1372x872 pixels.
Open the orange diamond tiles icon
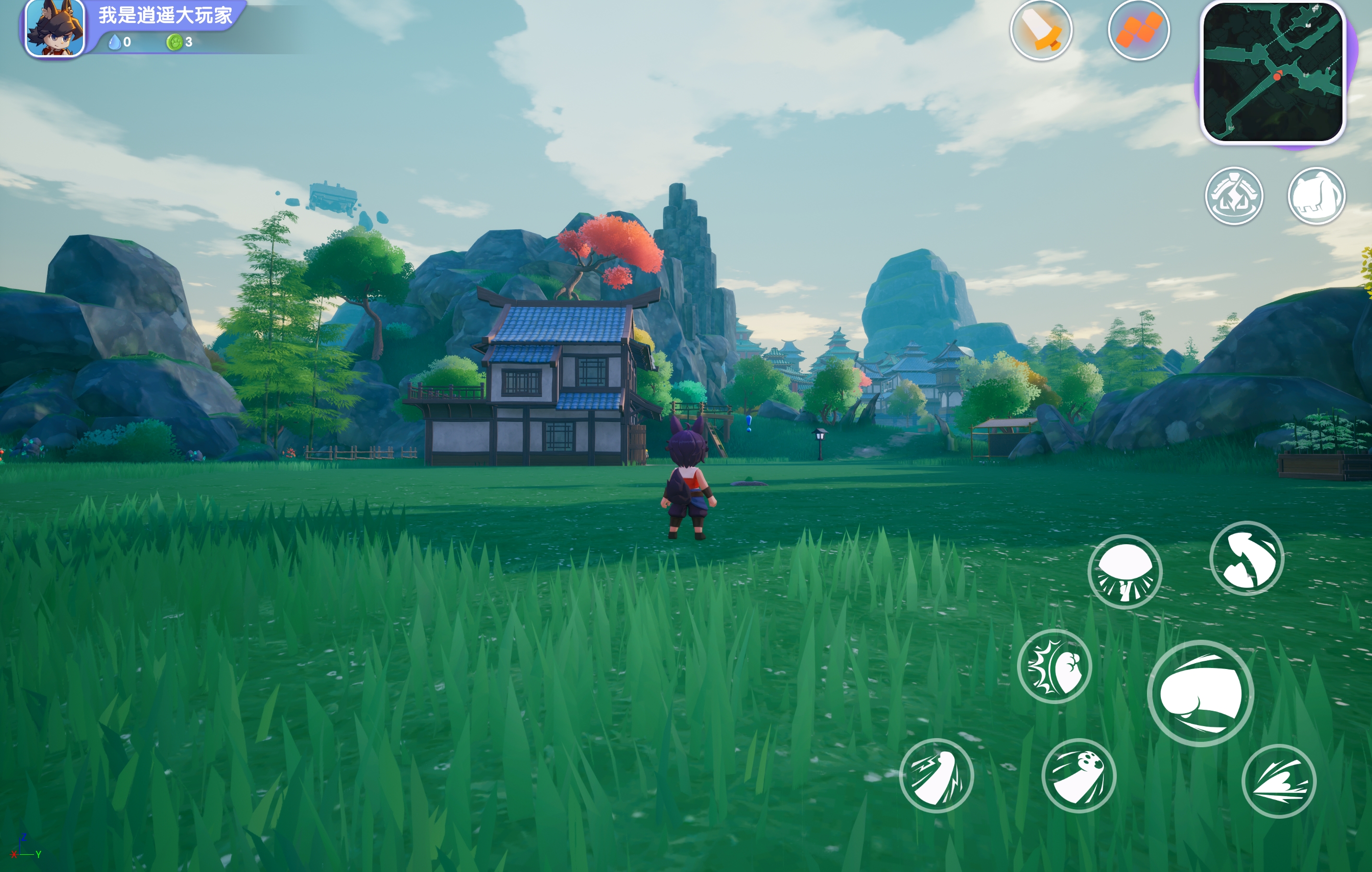(x=1138, y=30)
